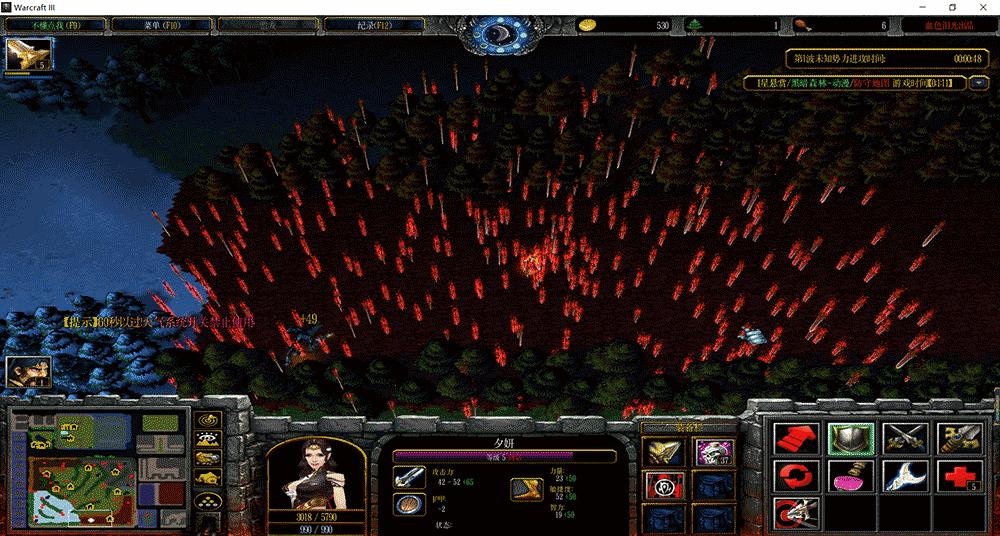The width and height of the screenshot is (1000, 536).
Task: Select the red emblem inventory item
Action: click(x=663, y=485)
